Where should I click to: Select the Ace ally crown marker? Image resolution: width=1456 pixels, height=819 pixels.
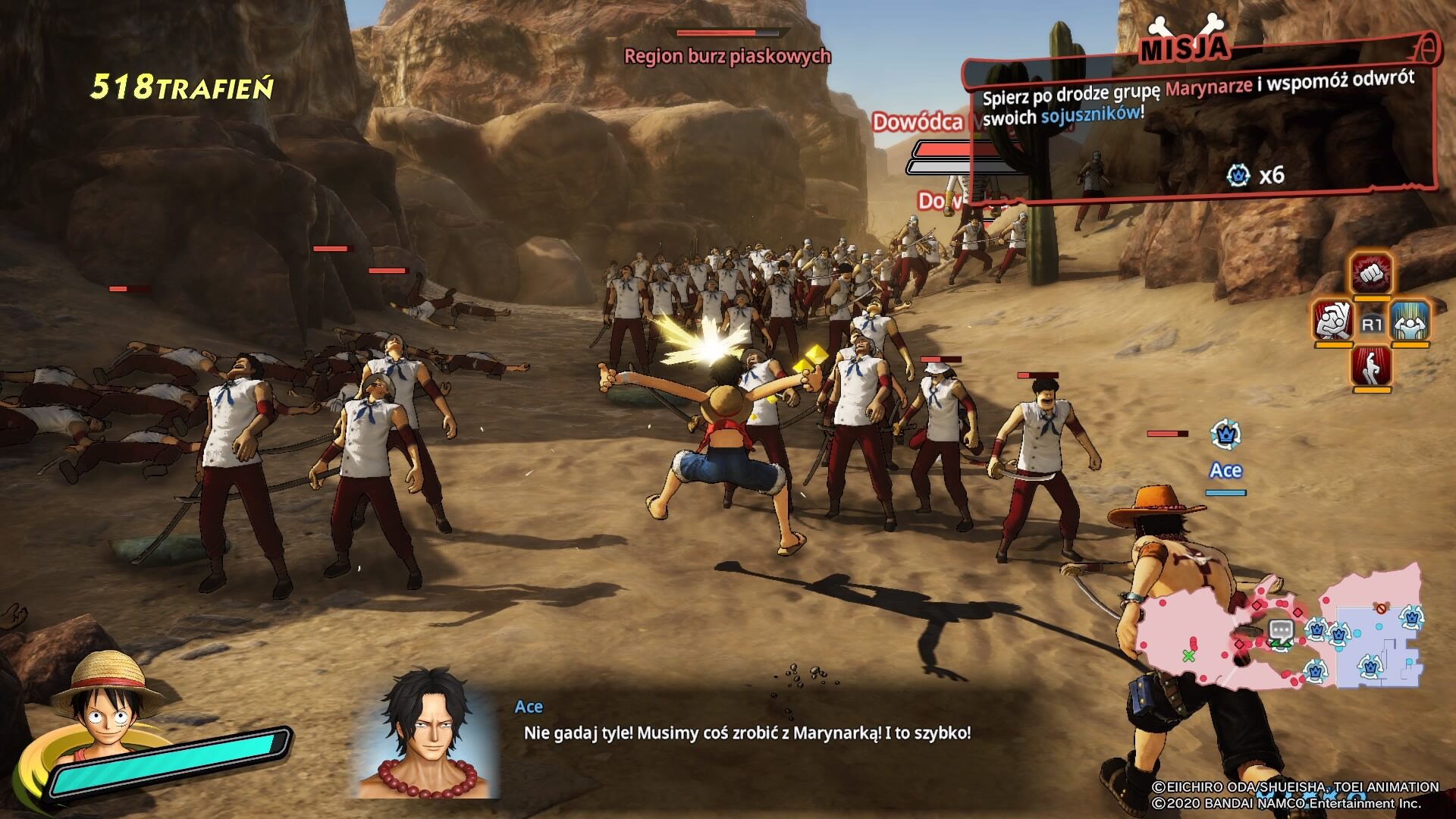pyautogui.click(x=1225, y=435)
